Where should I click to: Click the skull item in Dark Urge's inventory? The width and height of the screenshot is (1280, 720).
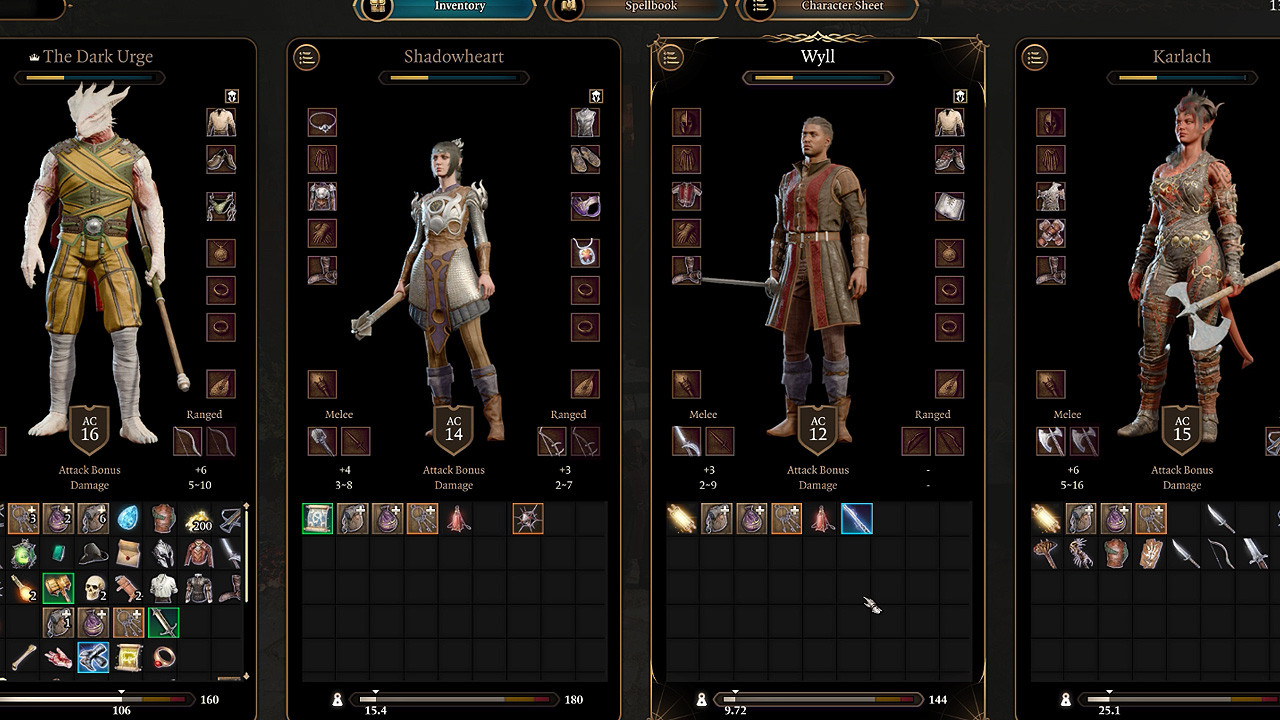(x=91, y=590)
